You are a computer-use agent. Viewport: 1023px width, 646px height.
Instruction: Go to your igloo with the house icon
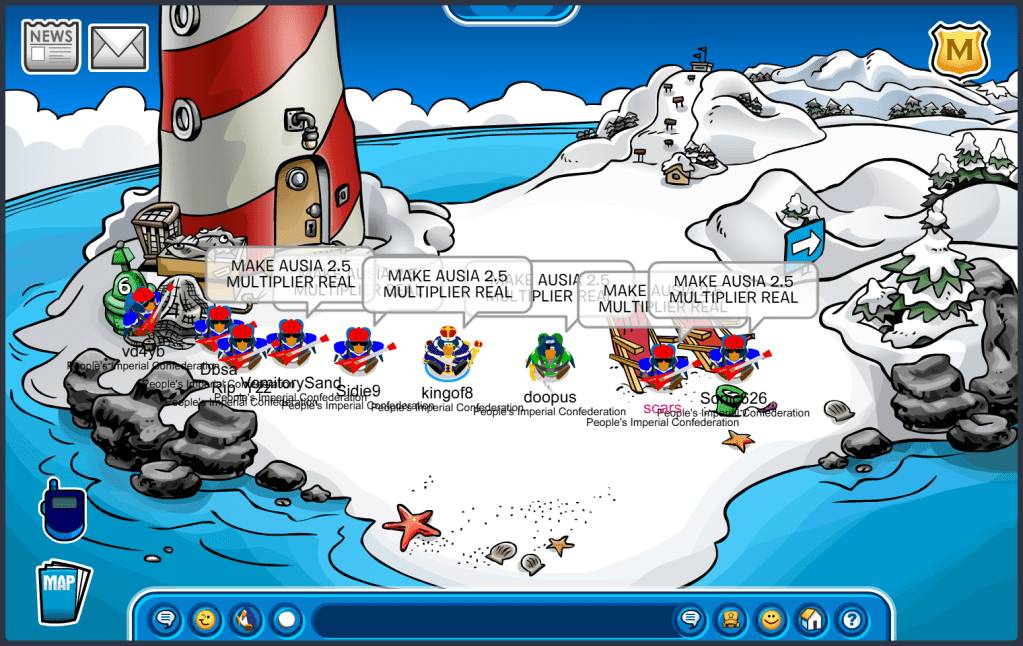[811, 620]
